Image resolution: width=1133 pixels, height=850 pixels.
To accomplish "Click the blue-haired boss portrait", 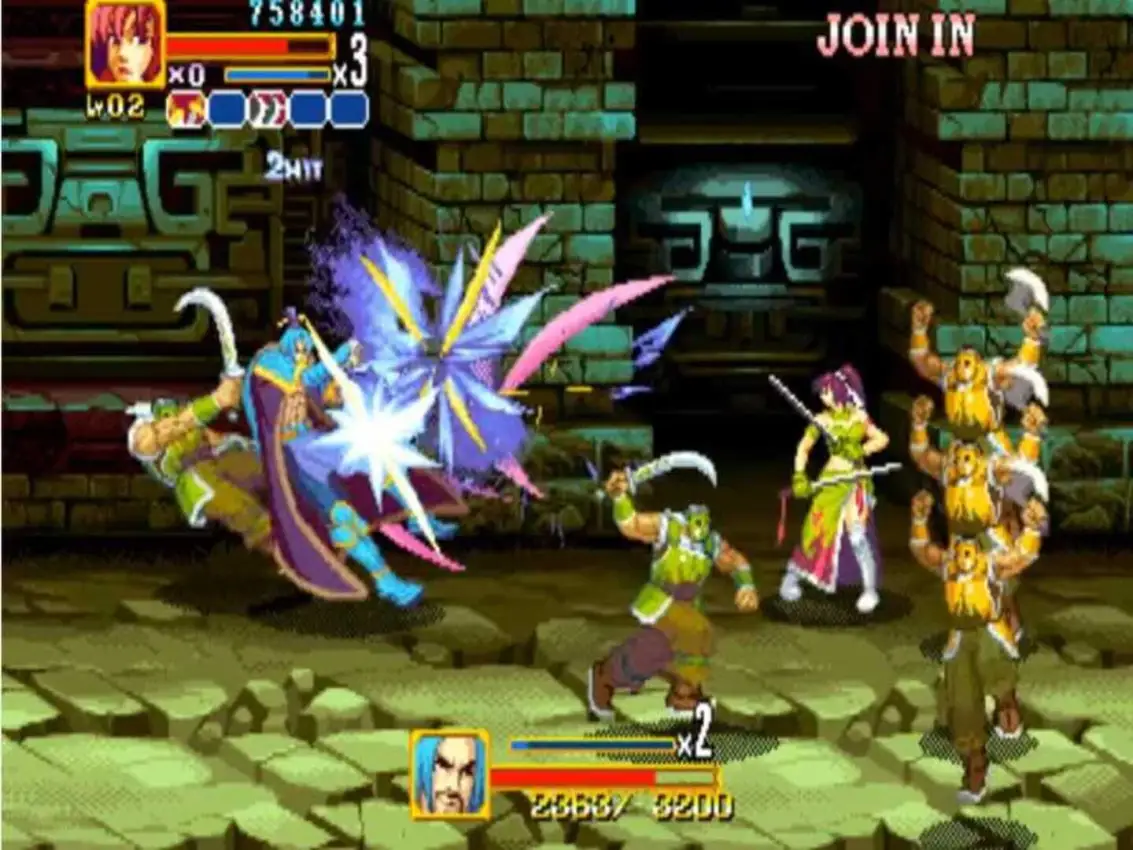I will (450, 773).
